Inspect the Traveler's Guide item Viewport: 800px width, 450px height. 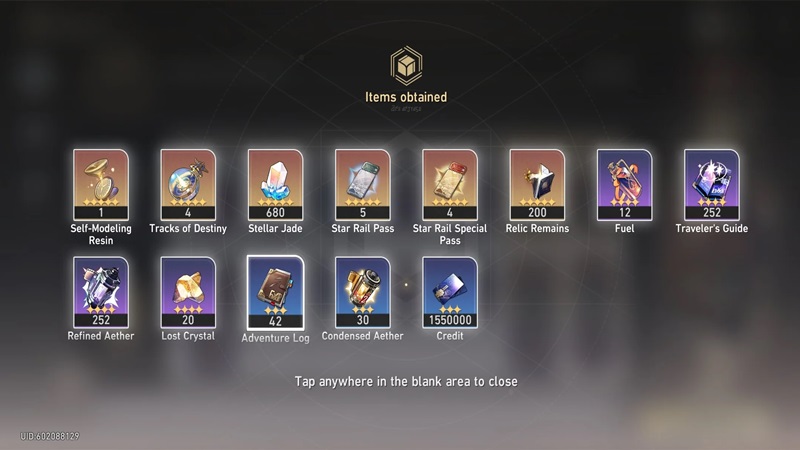tap(711, 184)
